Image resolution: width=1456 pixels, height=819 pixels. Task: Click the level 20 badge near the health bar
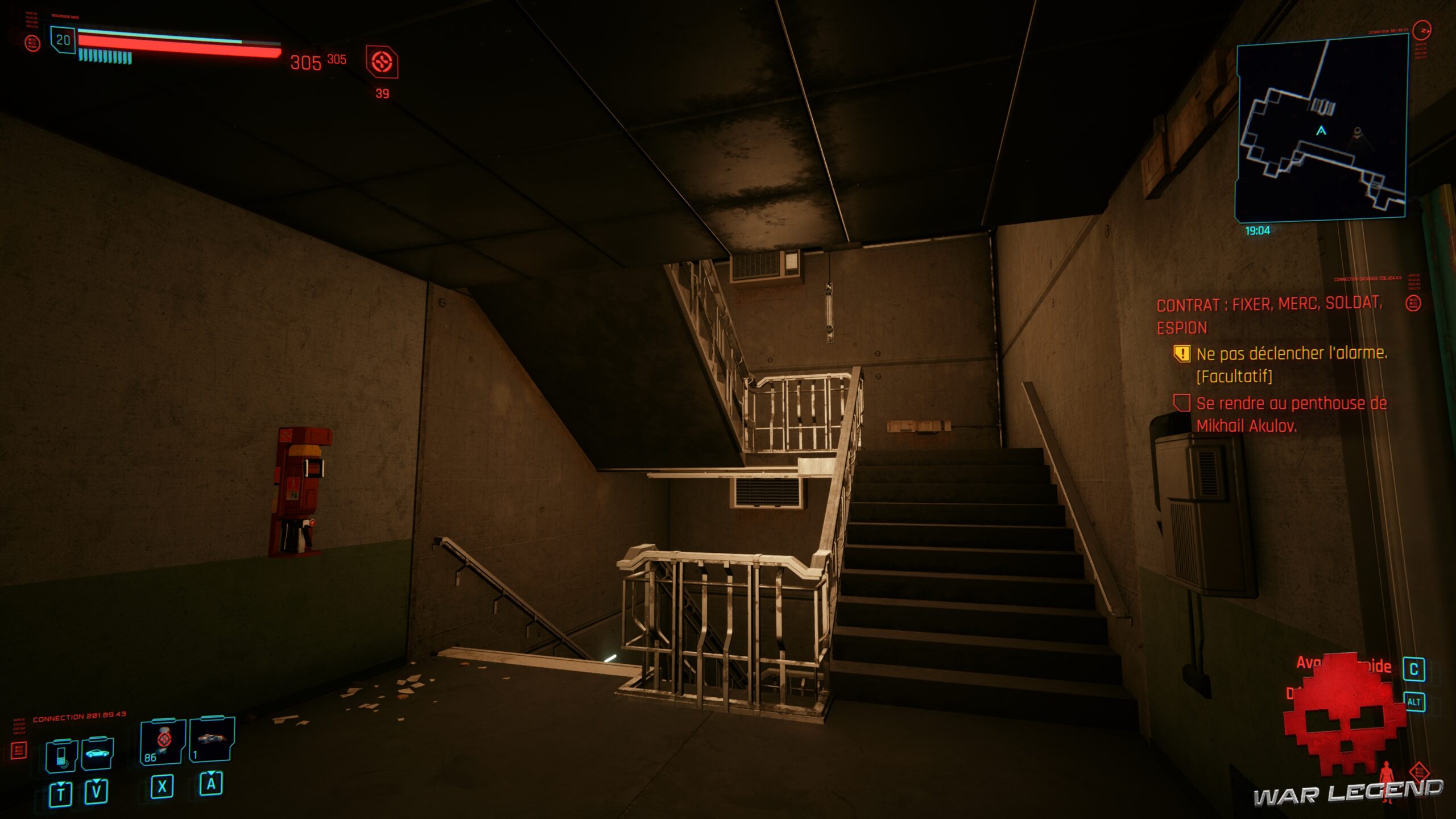point(64,40)
